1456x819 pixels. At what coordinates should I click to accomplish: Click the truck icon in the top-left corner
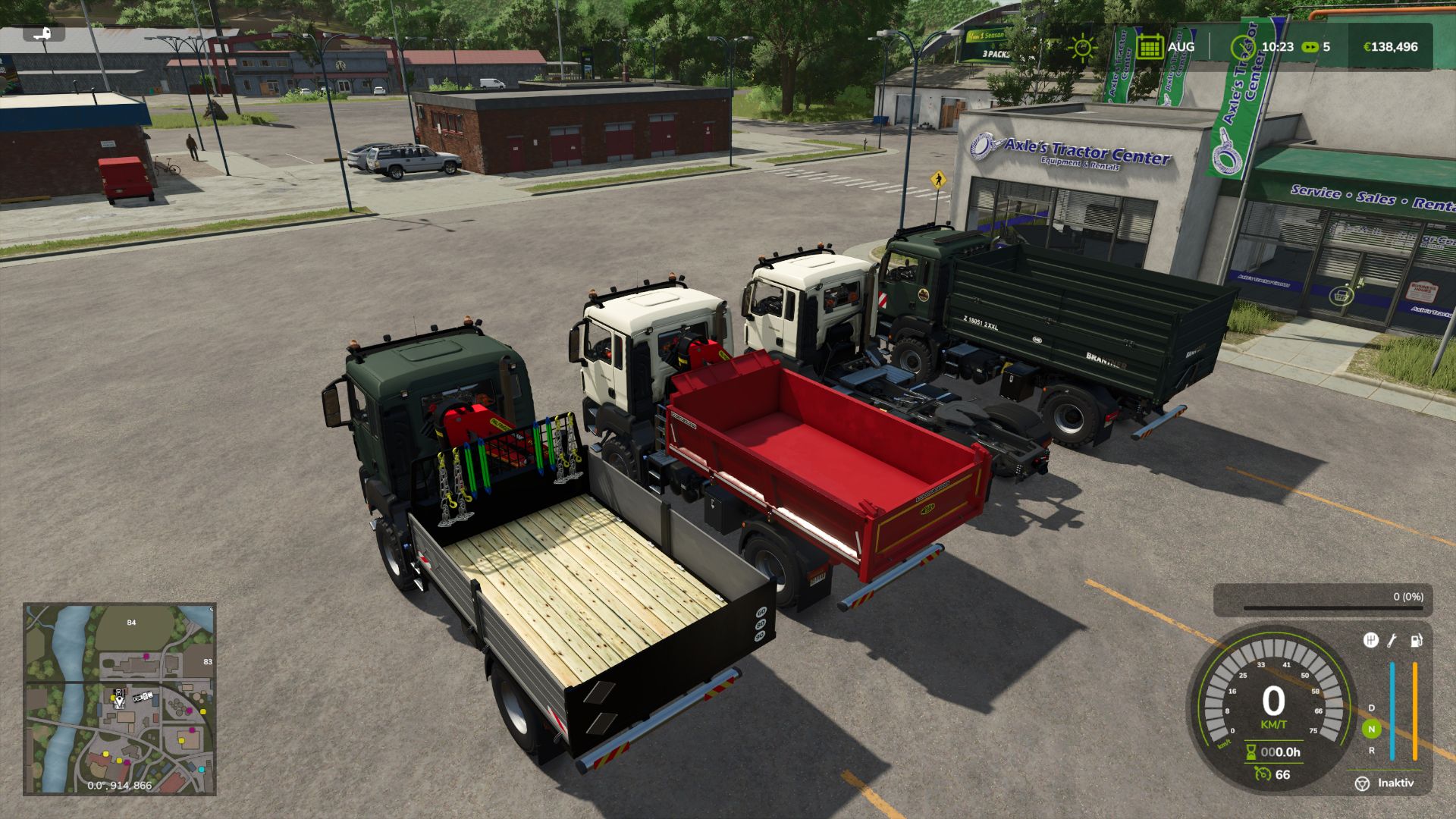pos(43,33)
